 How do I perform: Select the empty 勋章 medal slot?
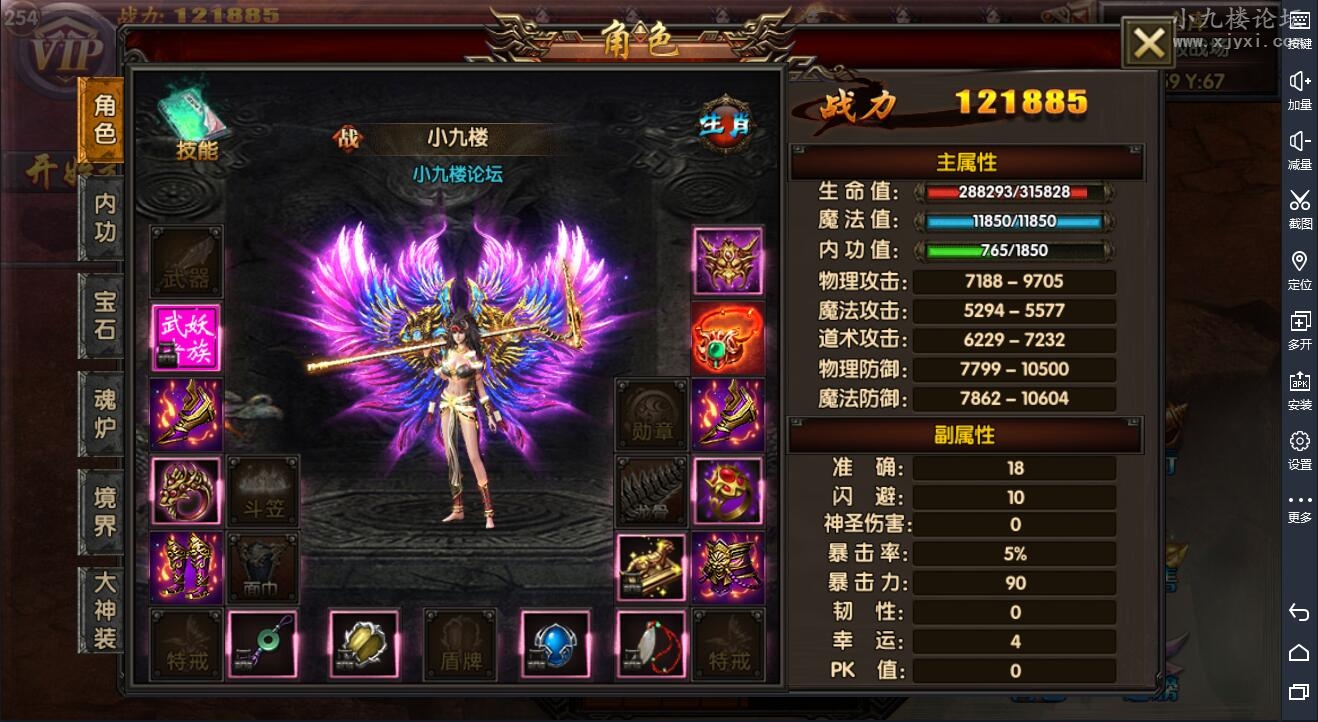pyautogui.click(x=651, y=414)
